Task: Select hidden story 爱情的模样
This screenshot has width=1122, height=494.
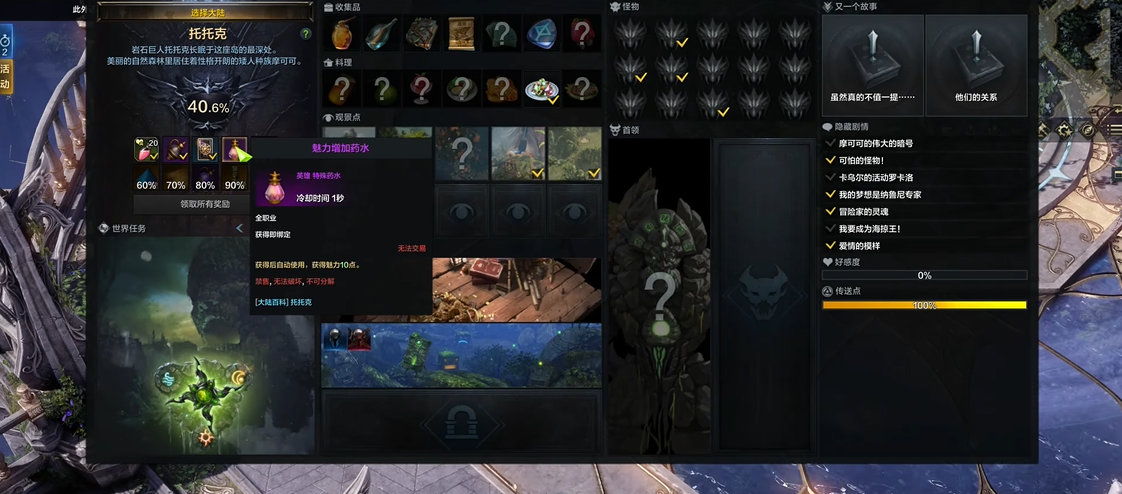Action: pos(859,245)
